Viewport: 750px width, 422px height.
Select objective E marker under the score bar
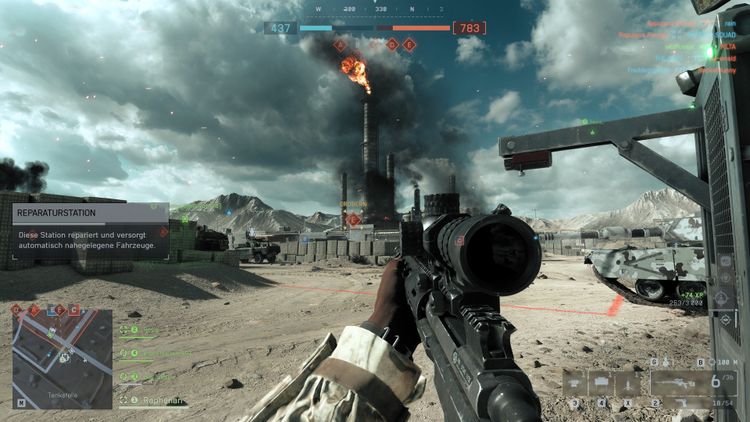[409, 44]
